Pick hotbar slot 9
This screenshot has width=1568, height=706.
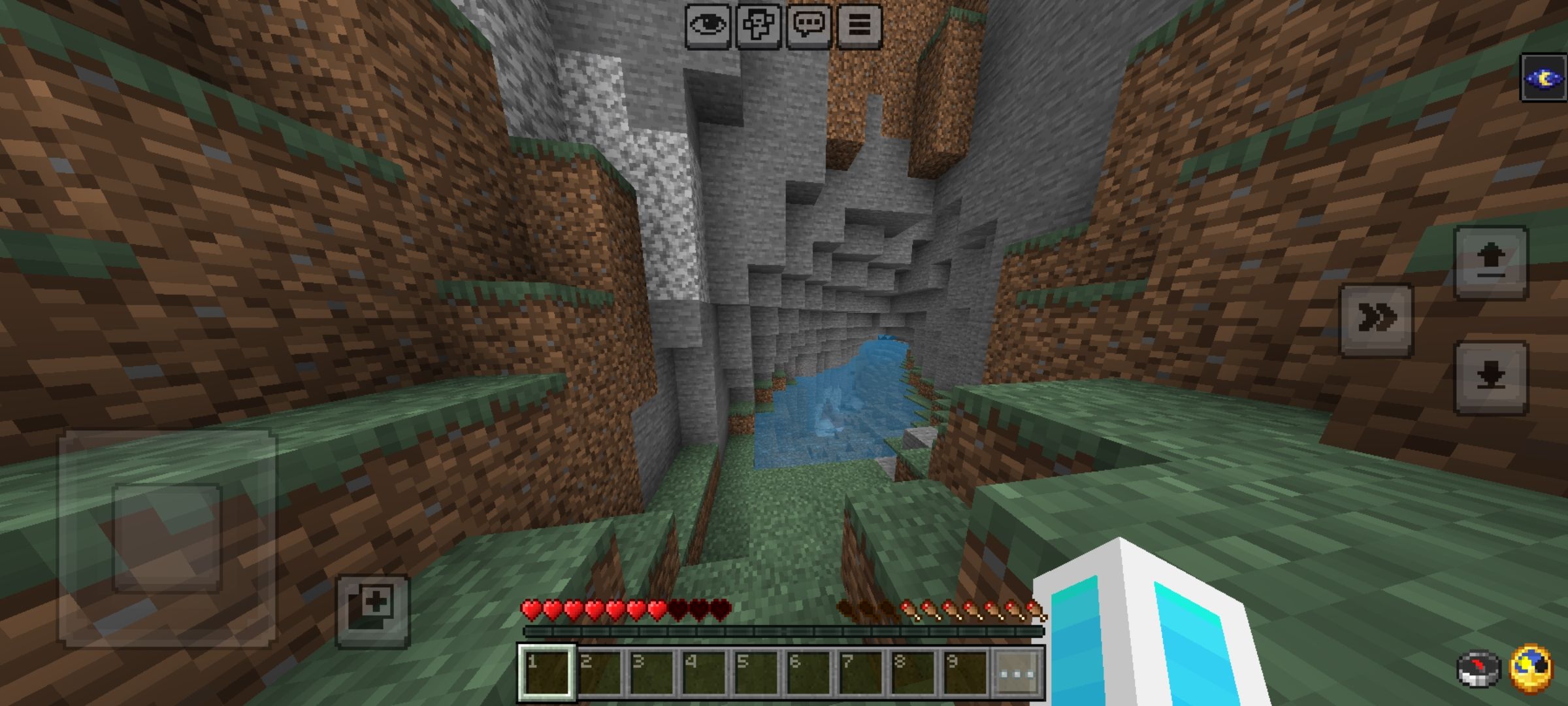point(965,673)
